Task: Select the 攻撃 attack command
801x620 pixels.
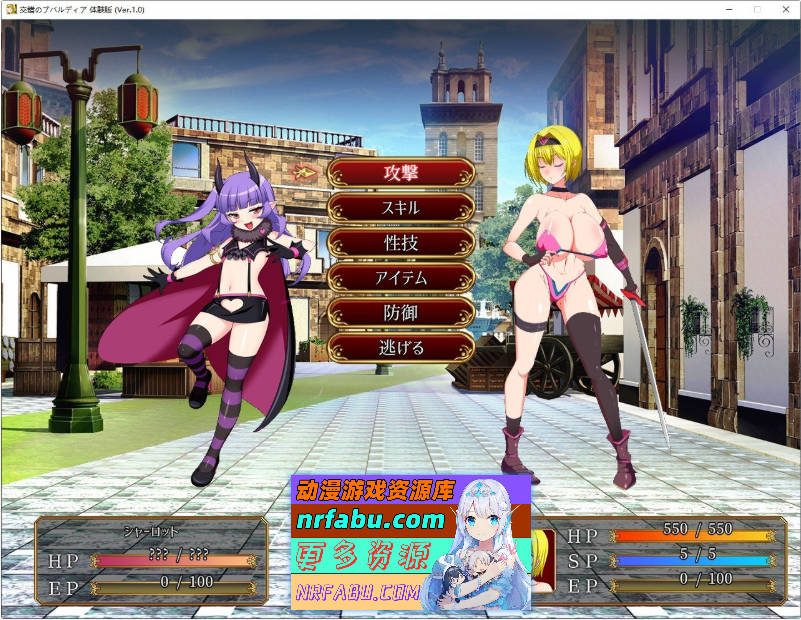Action: pyautogui.click(x=401, y=172)
